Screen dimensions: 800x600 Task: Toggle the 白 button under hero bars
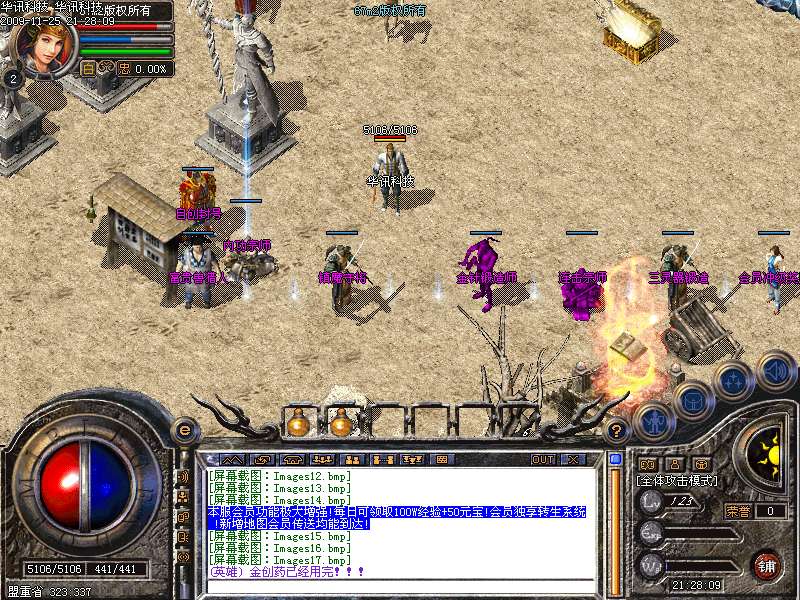point(88,69)
